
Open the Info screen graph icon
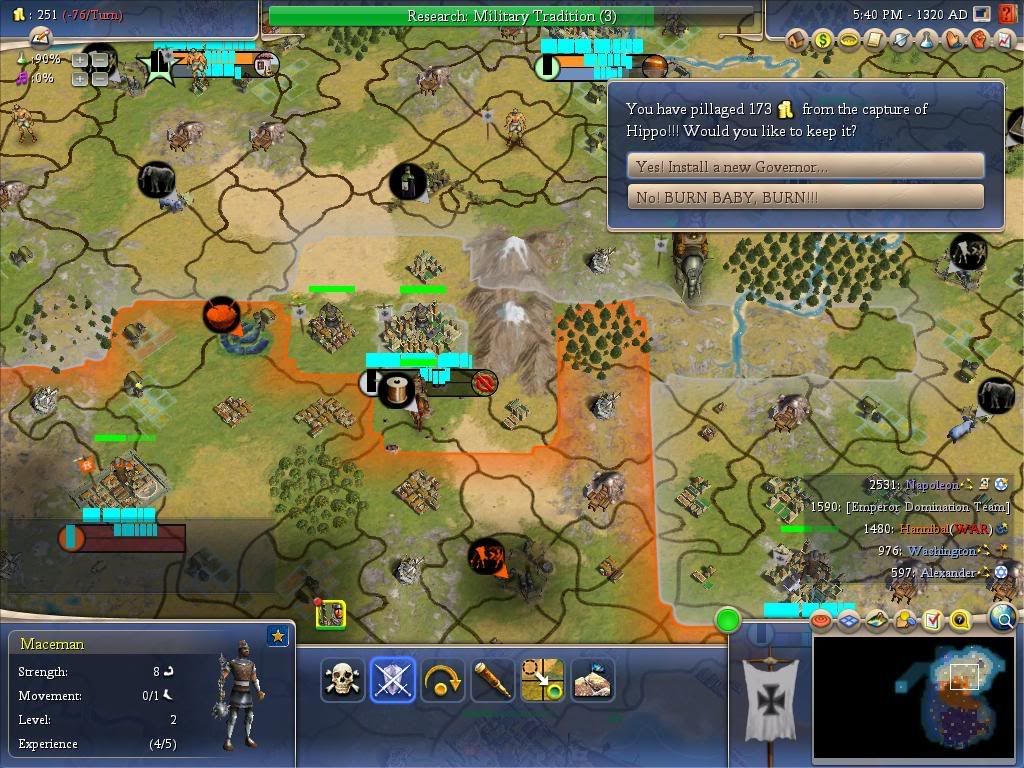(x=1005, y=40)
